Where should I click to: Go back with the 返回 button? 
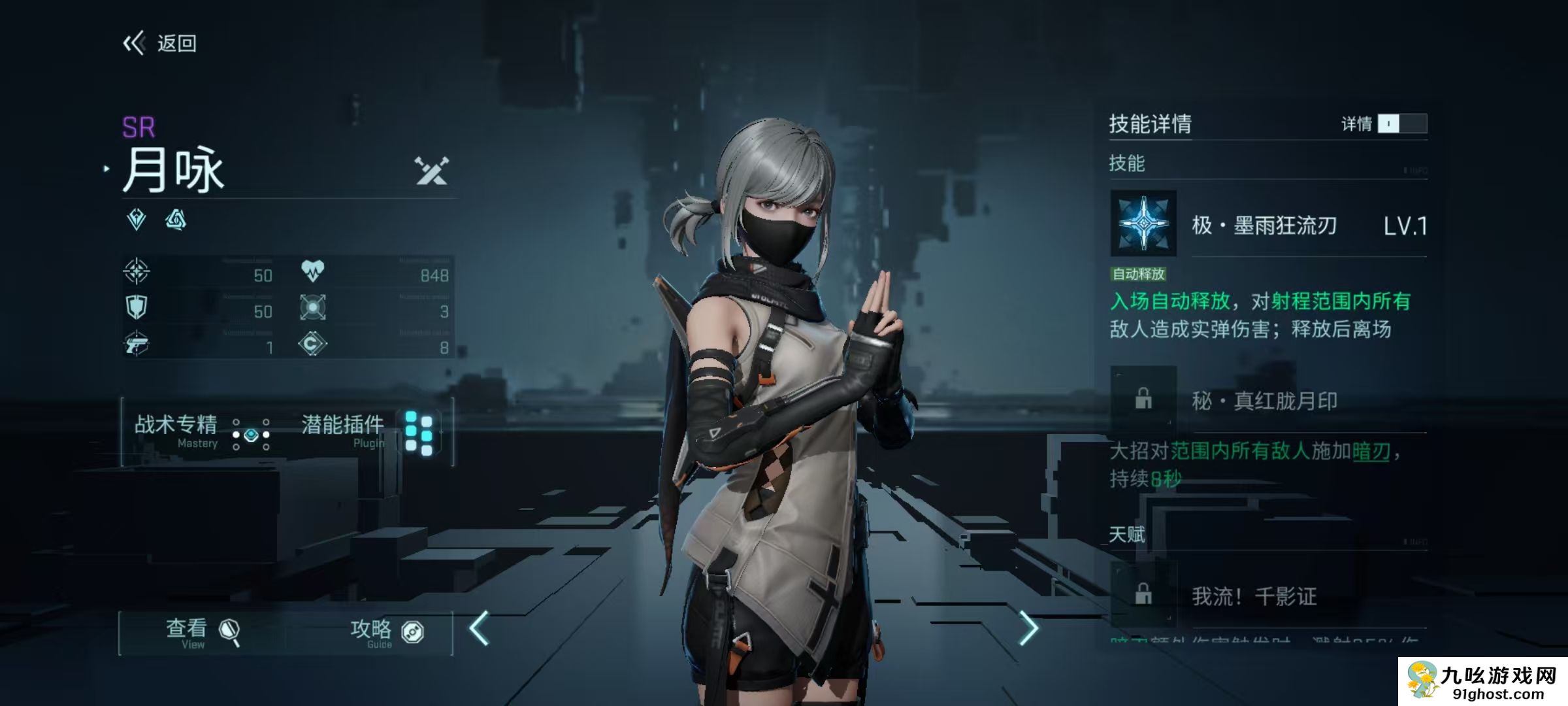coord(160,44)
